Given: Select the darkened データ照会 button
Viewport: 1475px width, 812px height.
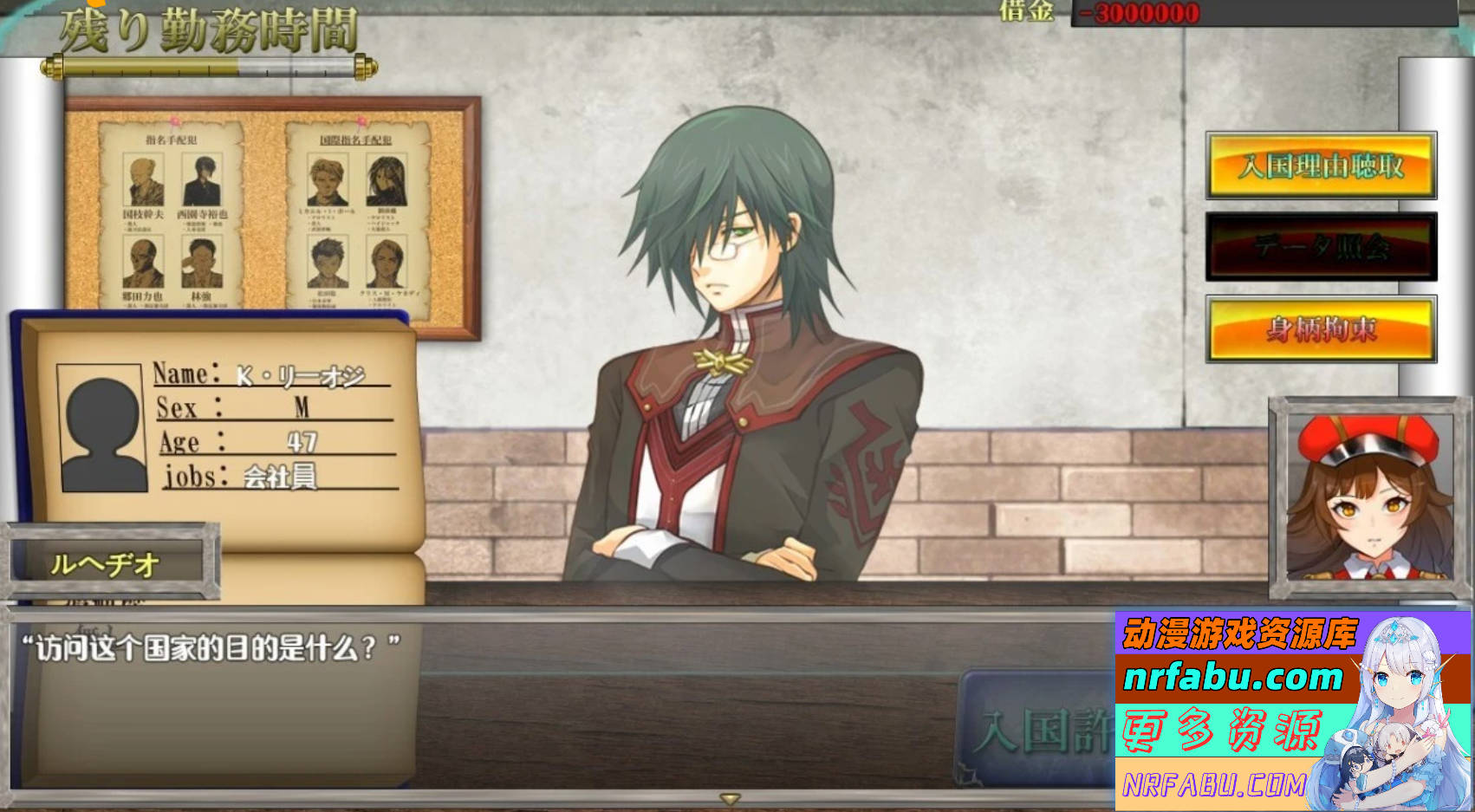Looking at the screenshot, I should click(x=1321, y=247).
